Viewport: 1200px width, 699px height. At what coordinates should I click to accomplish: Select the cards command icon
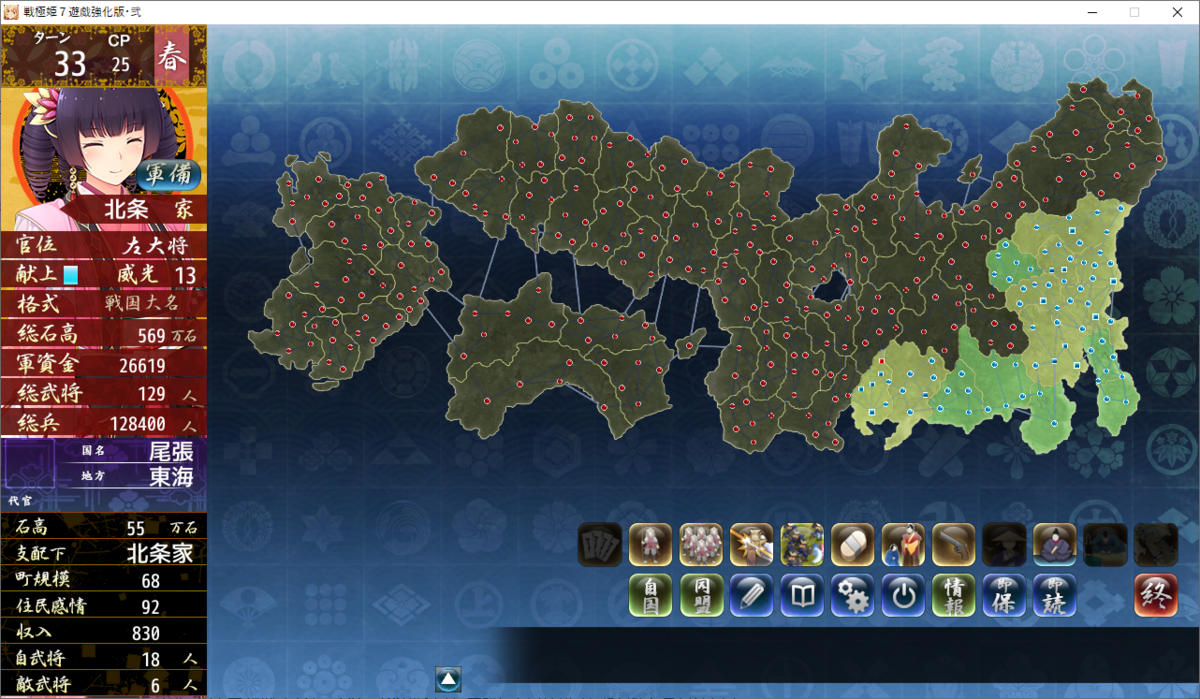pos(599,545)
